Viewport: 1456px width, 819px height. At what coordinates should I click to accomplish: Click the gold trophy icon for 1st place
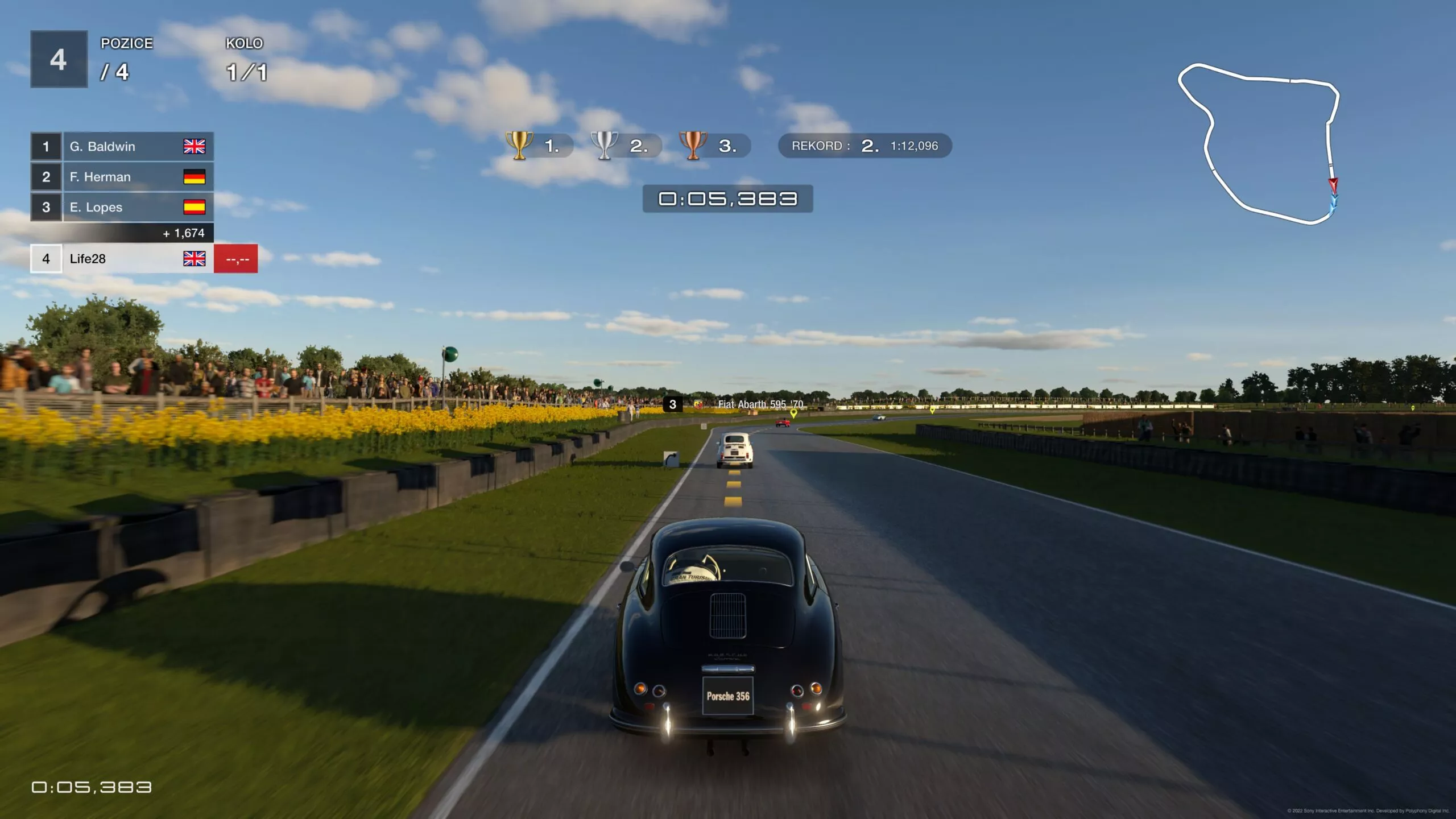pos(519,146)
